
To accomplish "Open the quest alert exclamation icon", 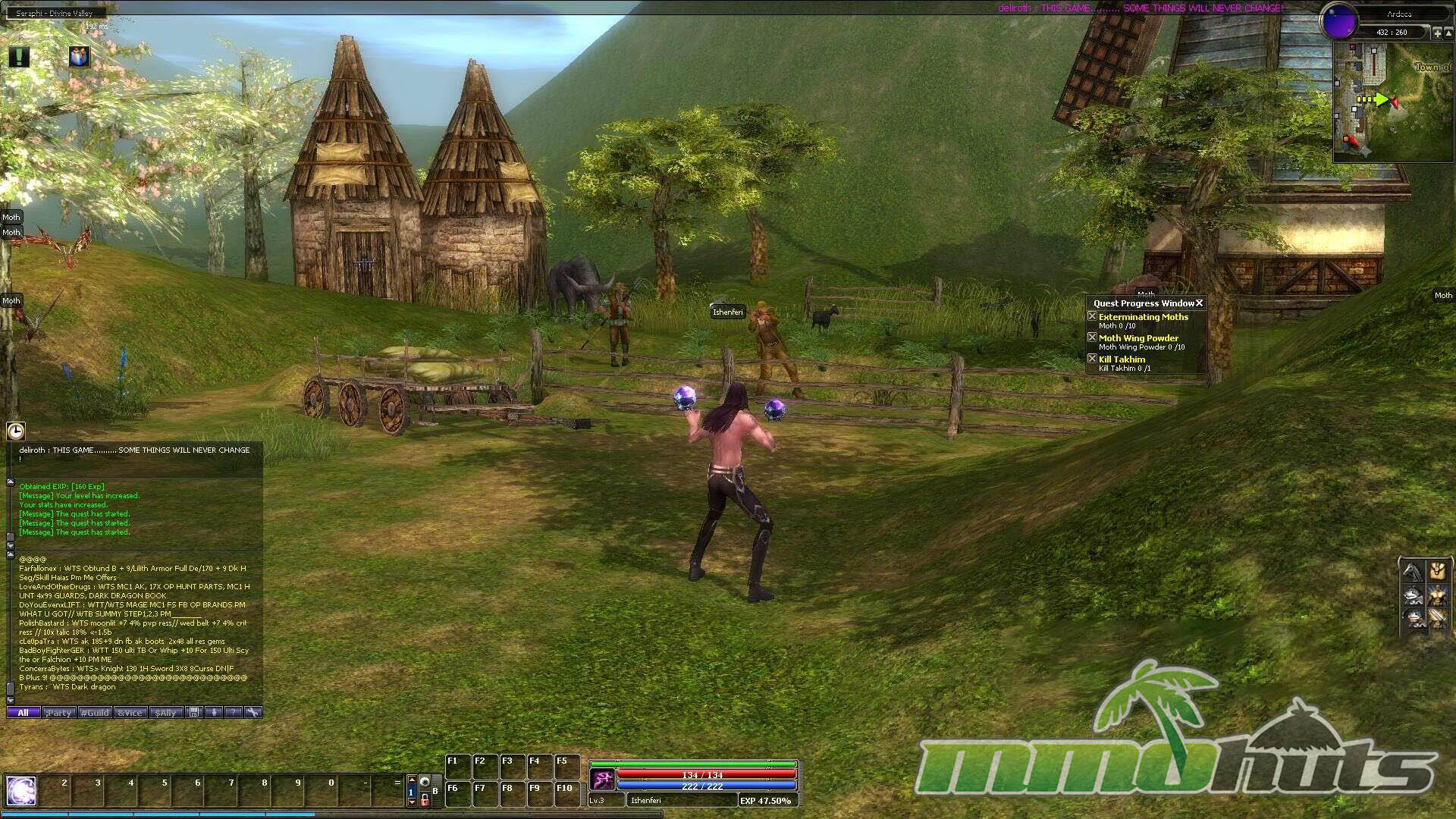I will [x=19, y=57].
